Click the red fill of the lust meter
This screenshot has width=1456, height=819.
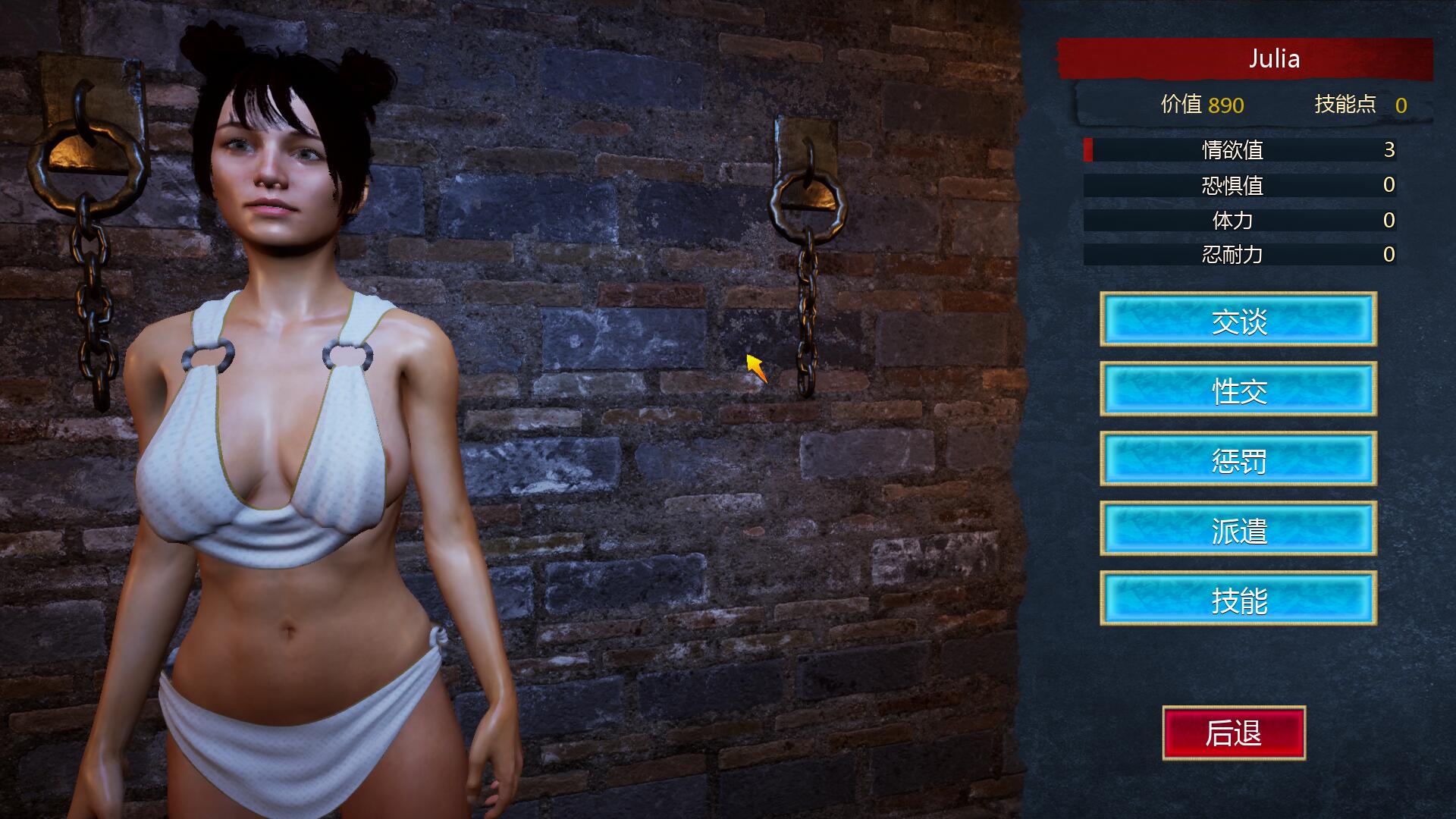tap(1089, 151)
